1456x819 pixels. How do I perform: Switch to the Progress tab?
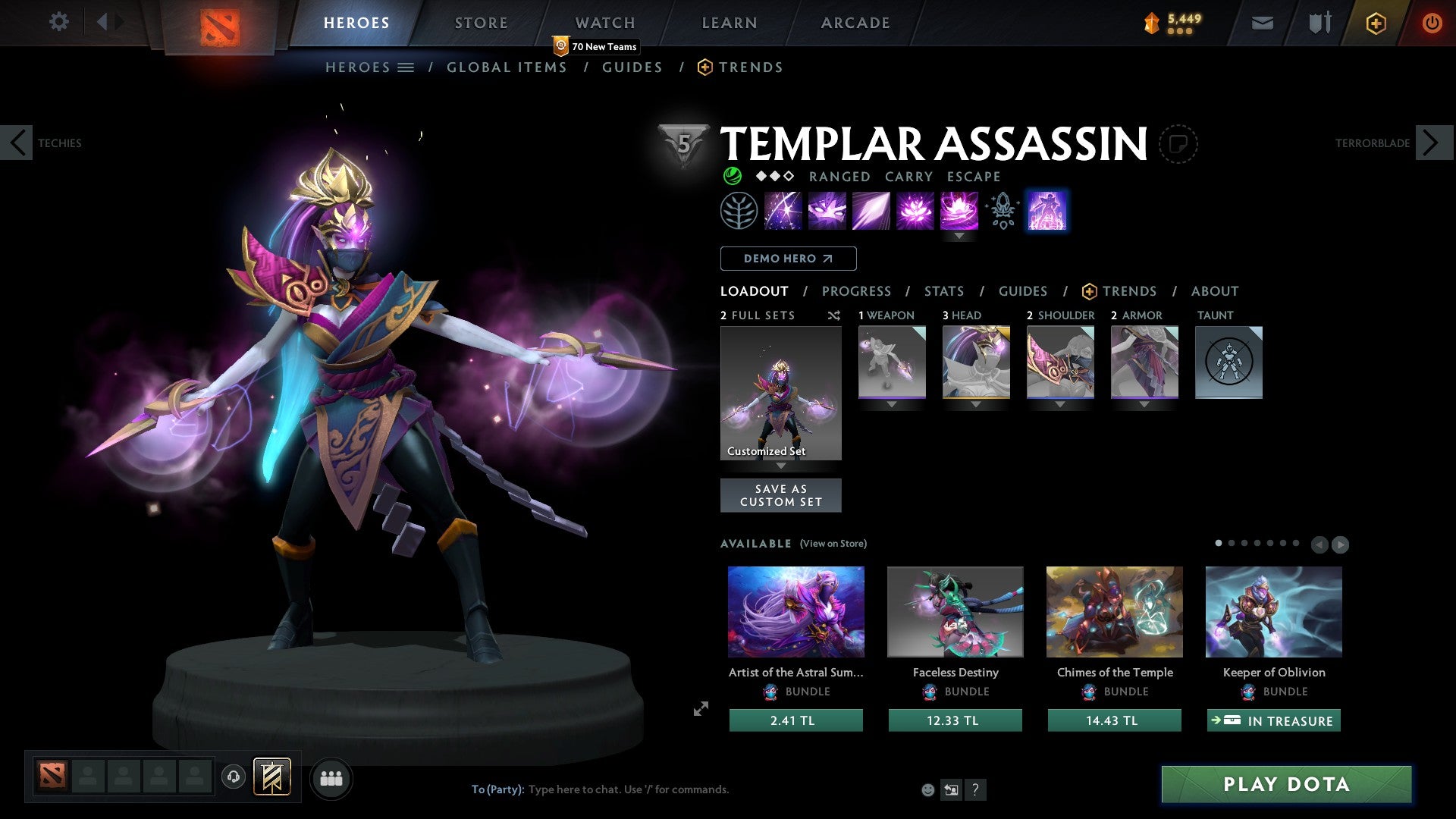[857, 291]
